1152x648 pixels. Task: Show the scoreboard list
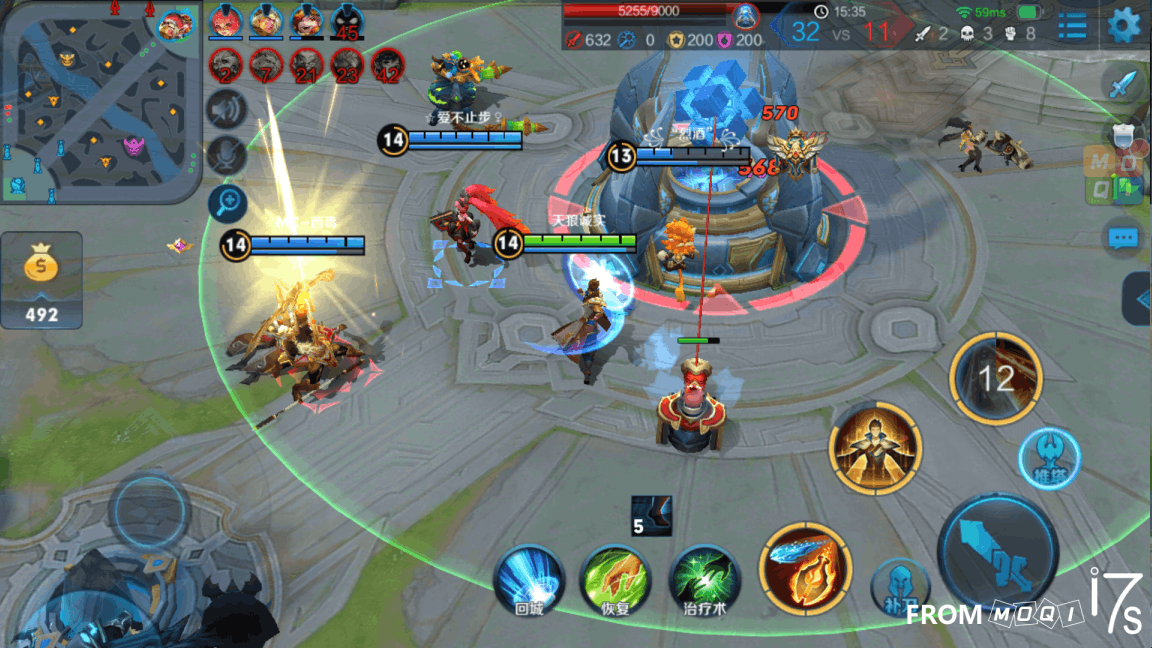coord(1072,25)
